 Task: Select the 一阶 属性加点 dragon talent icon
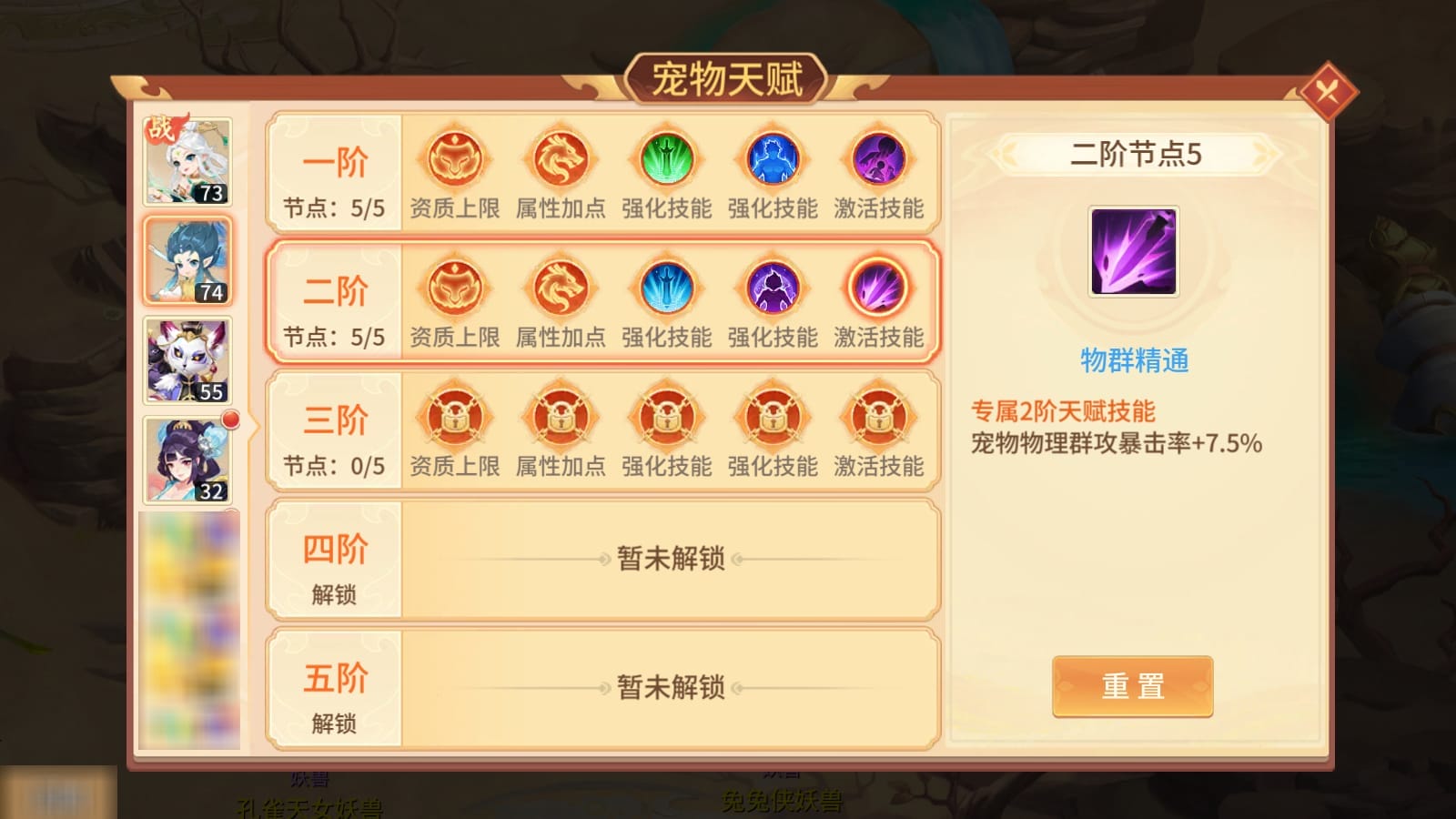559,159
